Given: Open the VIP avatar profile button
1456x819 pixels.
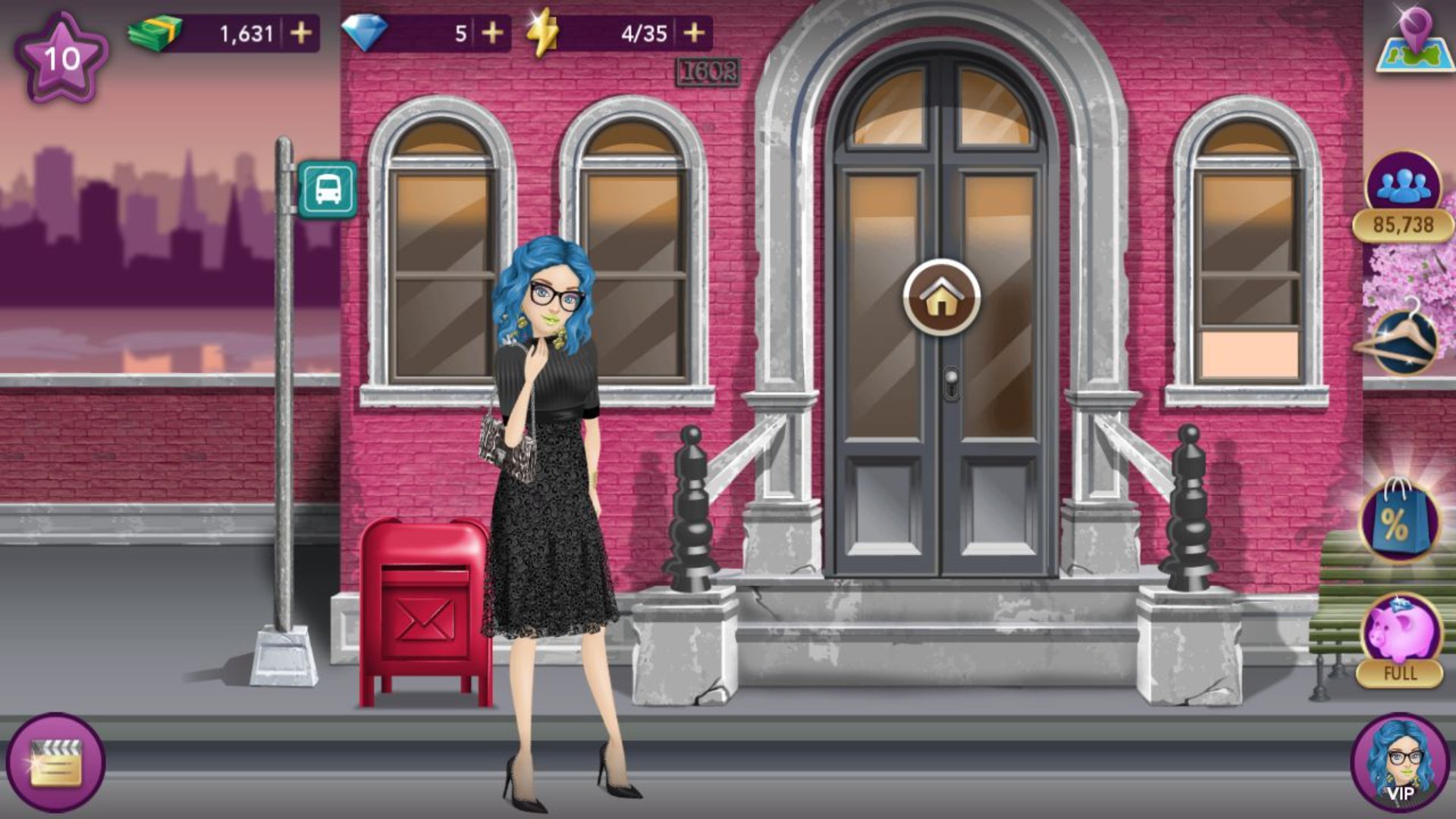Looking at the screenshot, I should coord(1400,762).
